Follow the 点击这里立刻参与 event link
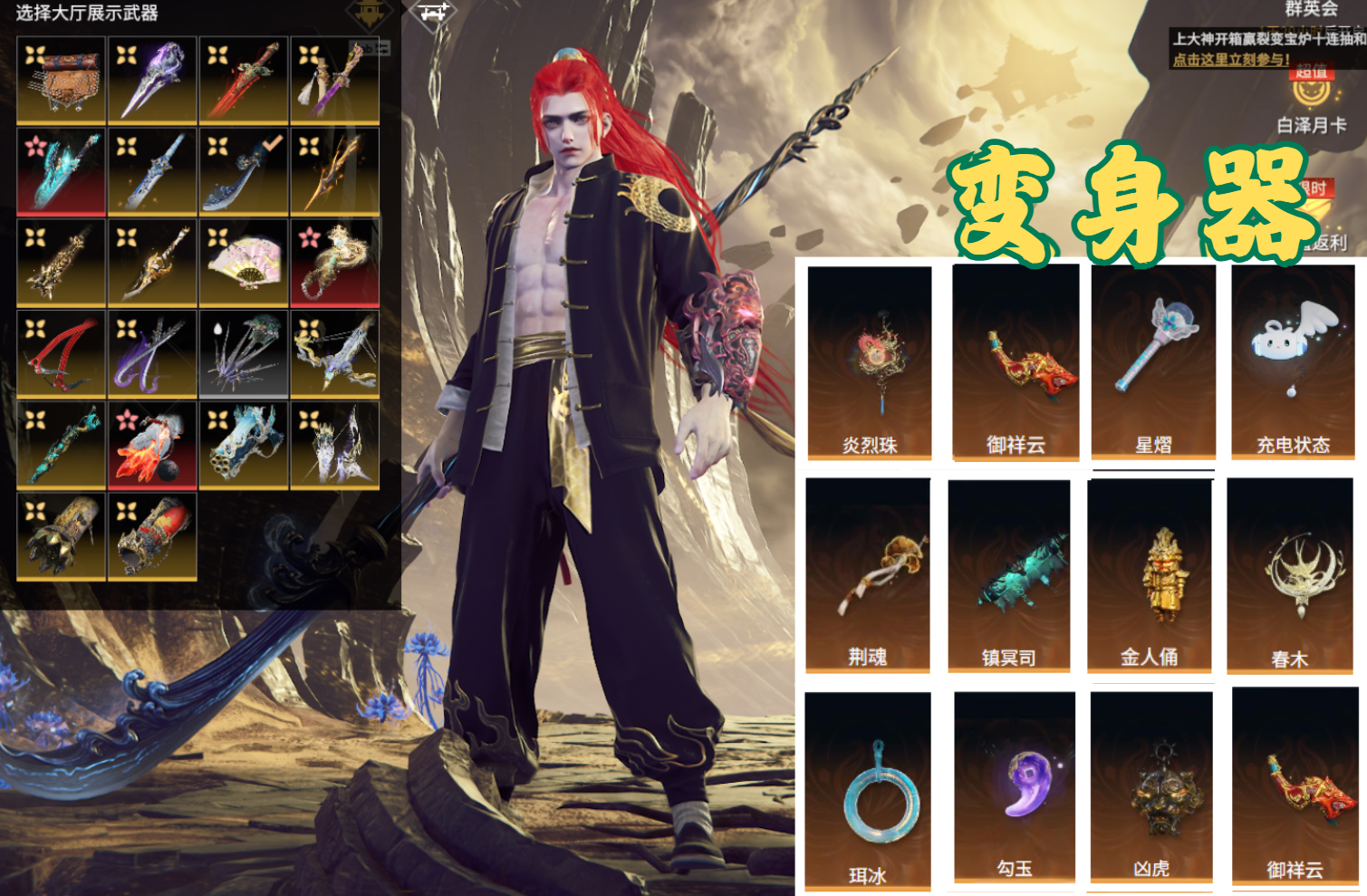1367x896 pixels. (x=1230, y=60)
